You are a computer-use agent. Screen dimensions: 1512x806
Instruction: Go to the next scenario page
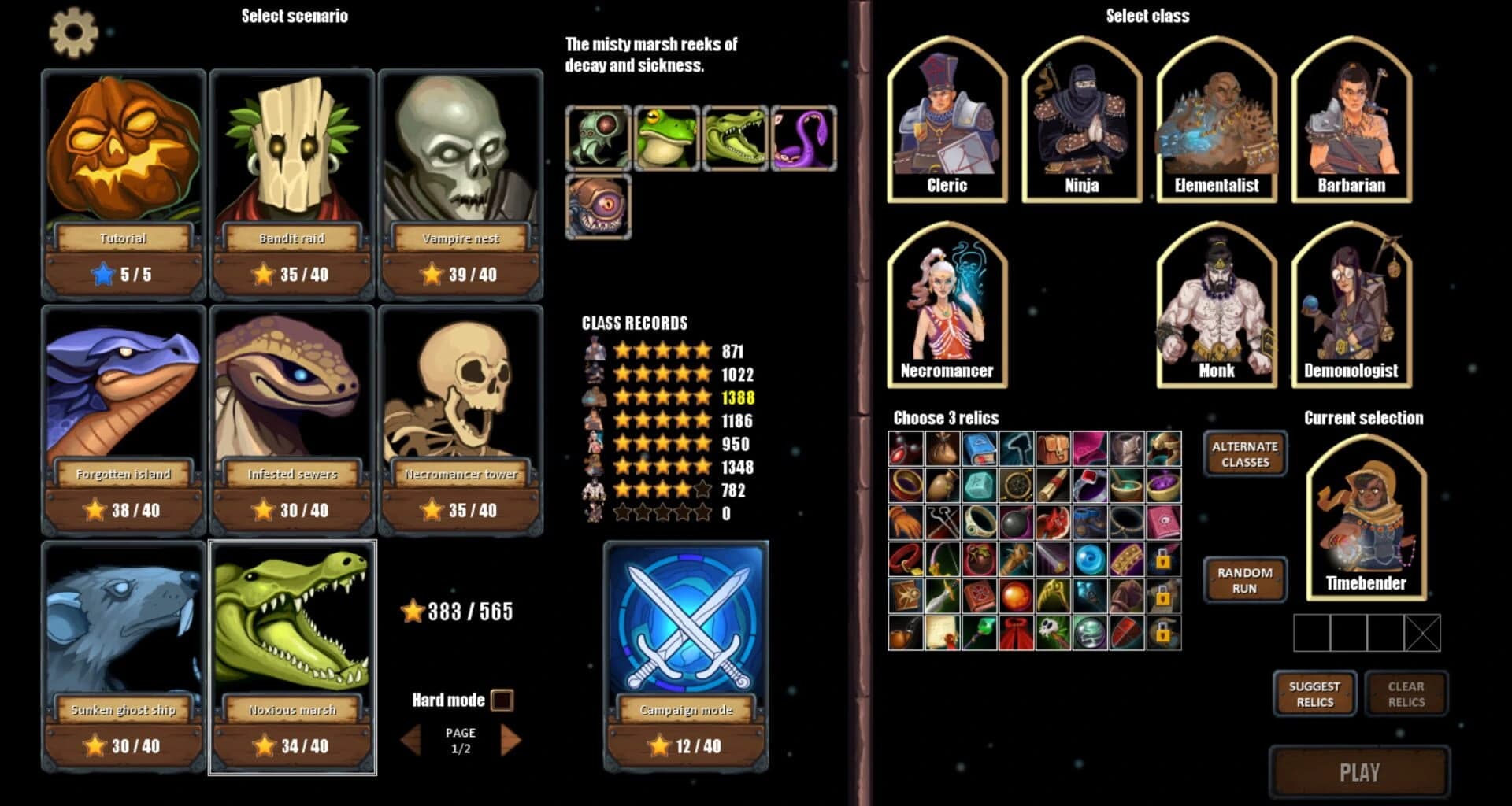(x=511, y=739)
